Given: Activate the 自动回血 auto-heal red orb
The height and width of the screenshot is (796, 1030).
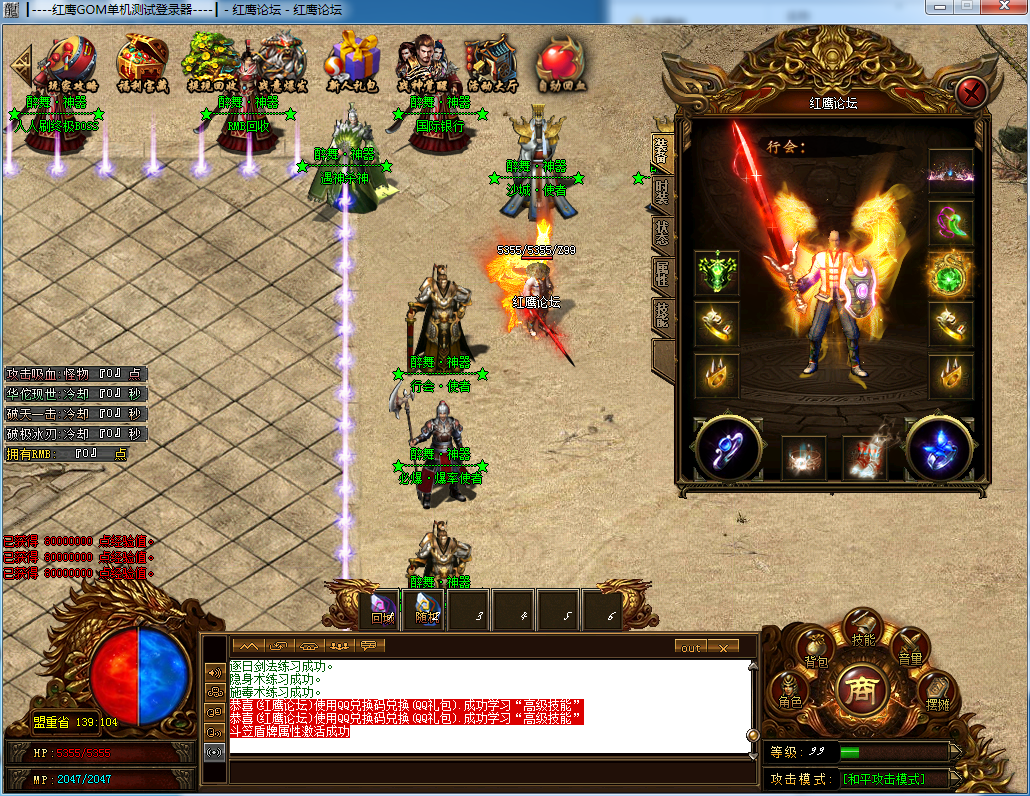Looking at the screenshot, I should click(x=560, y=62).
